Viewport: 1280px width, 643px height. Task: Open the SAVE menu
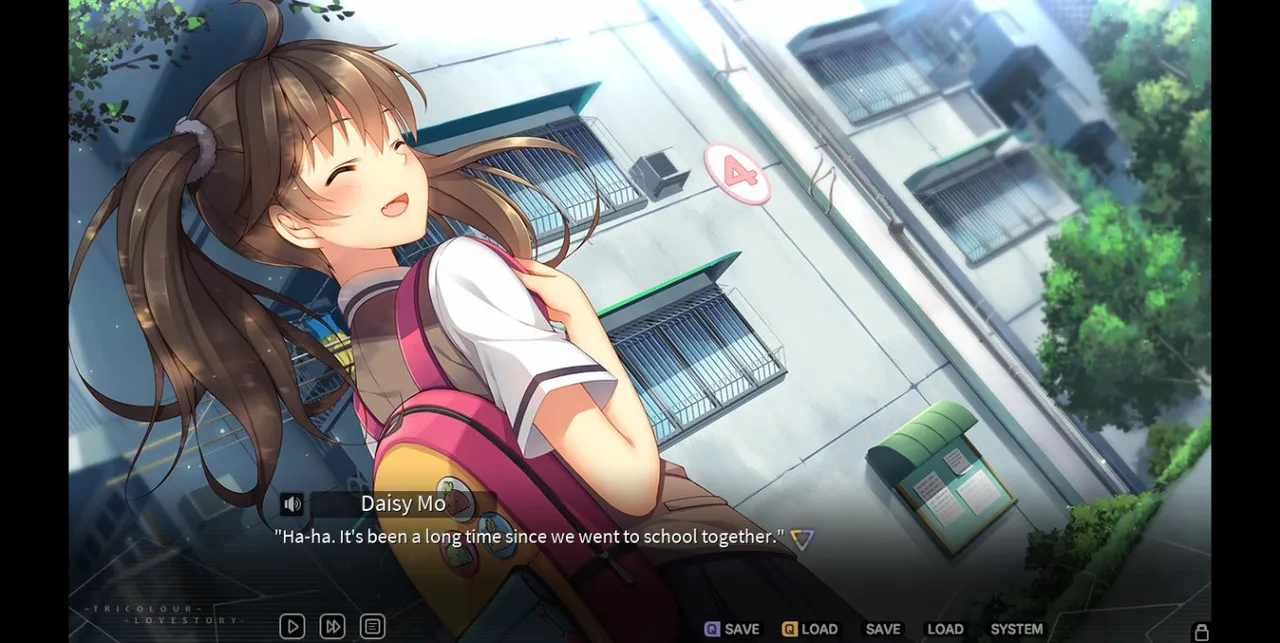tap(883, 629)
